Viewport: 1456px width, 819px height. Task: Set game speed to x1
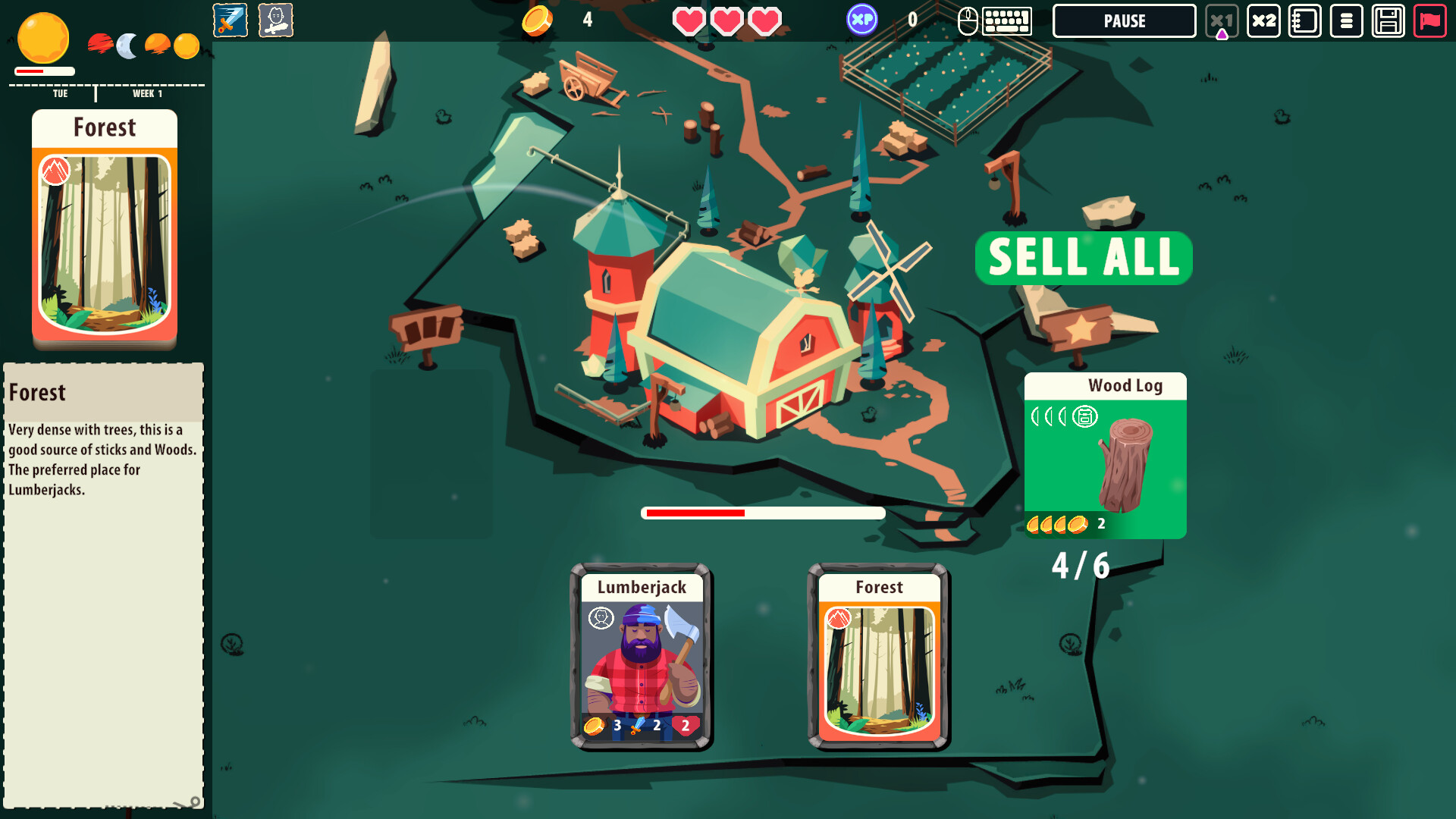point(1221,20)
